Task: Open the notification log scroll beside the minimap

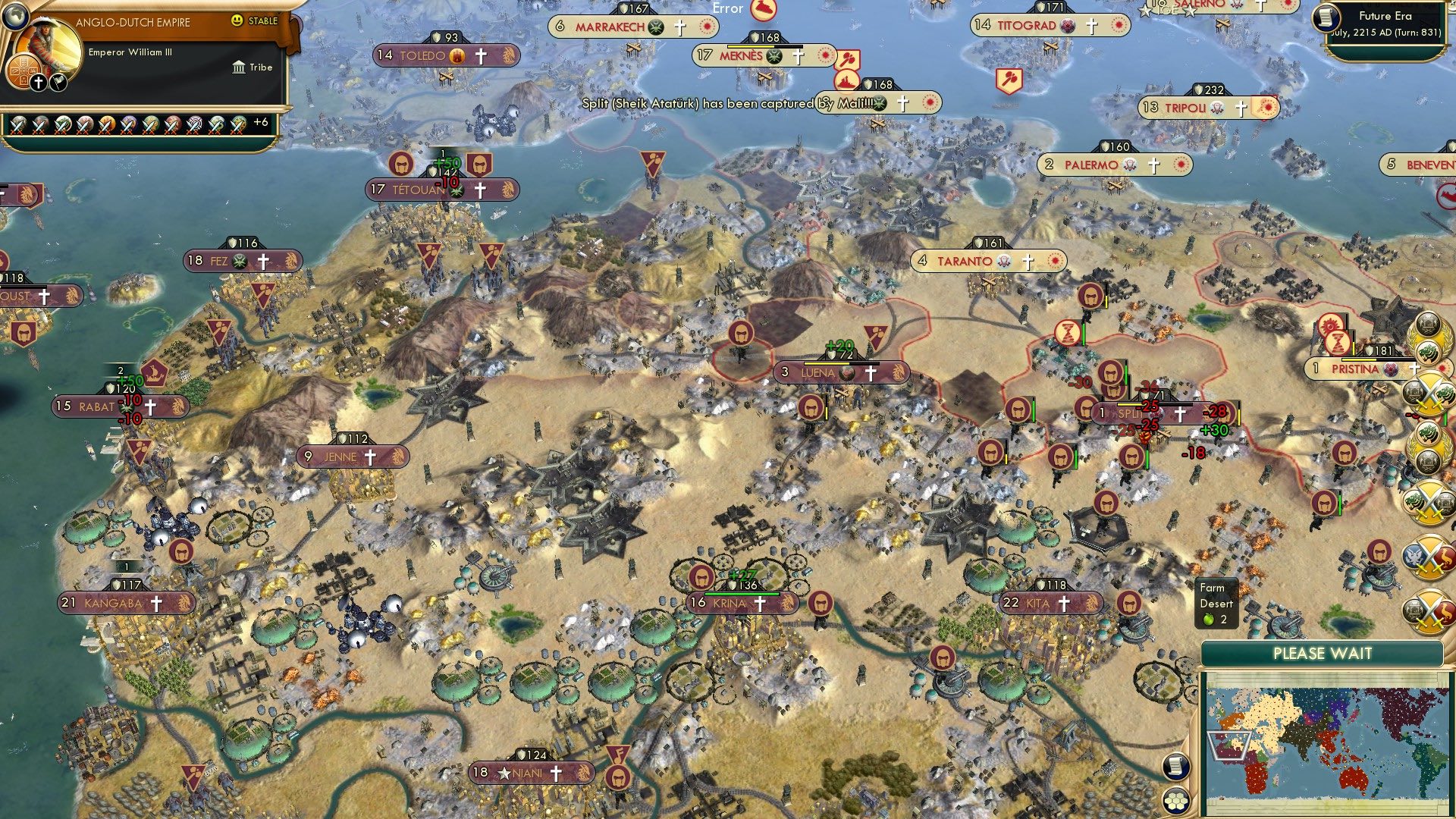Action: pyautogui.click(x=1175, y=766)
